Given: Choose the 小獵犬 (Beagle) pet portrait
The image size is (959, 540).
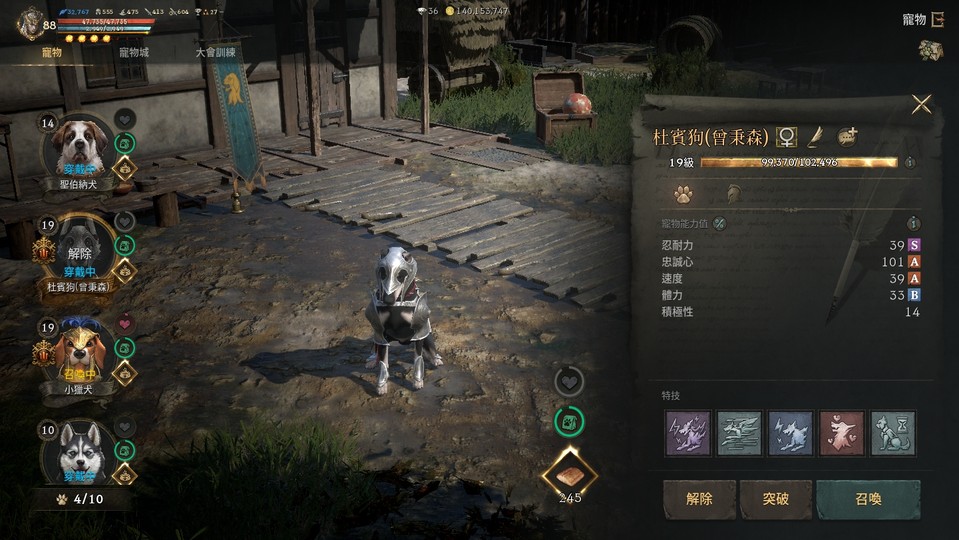Looking at the screenshot, I should coord(75,352).
